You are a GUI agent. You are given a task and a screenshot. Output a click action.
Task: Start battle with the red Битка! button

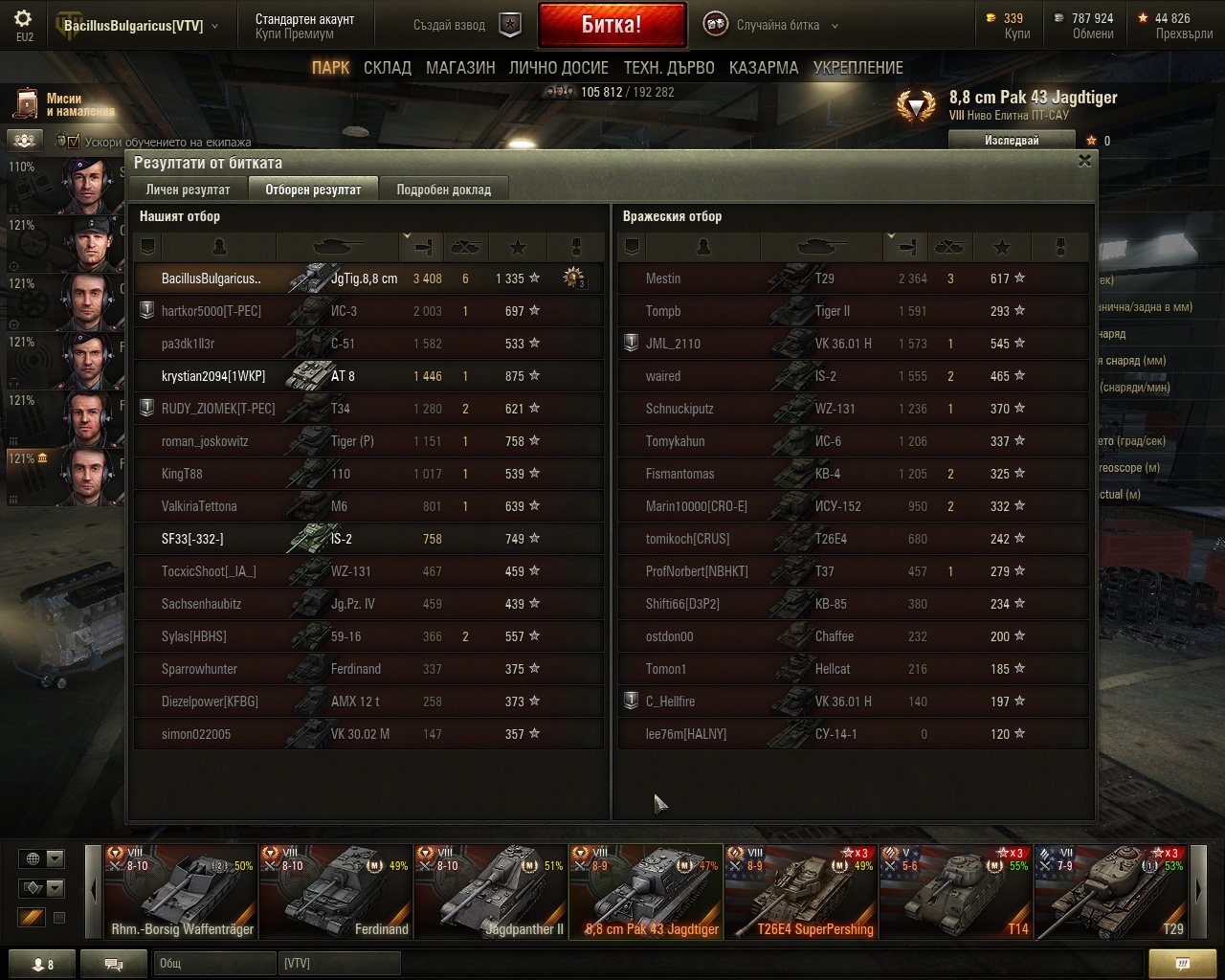pos(612,26)
